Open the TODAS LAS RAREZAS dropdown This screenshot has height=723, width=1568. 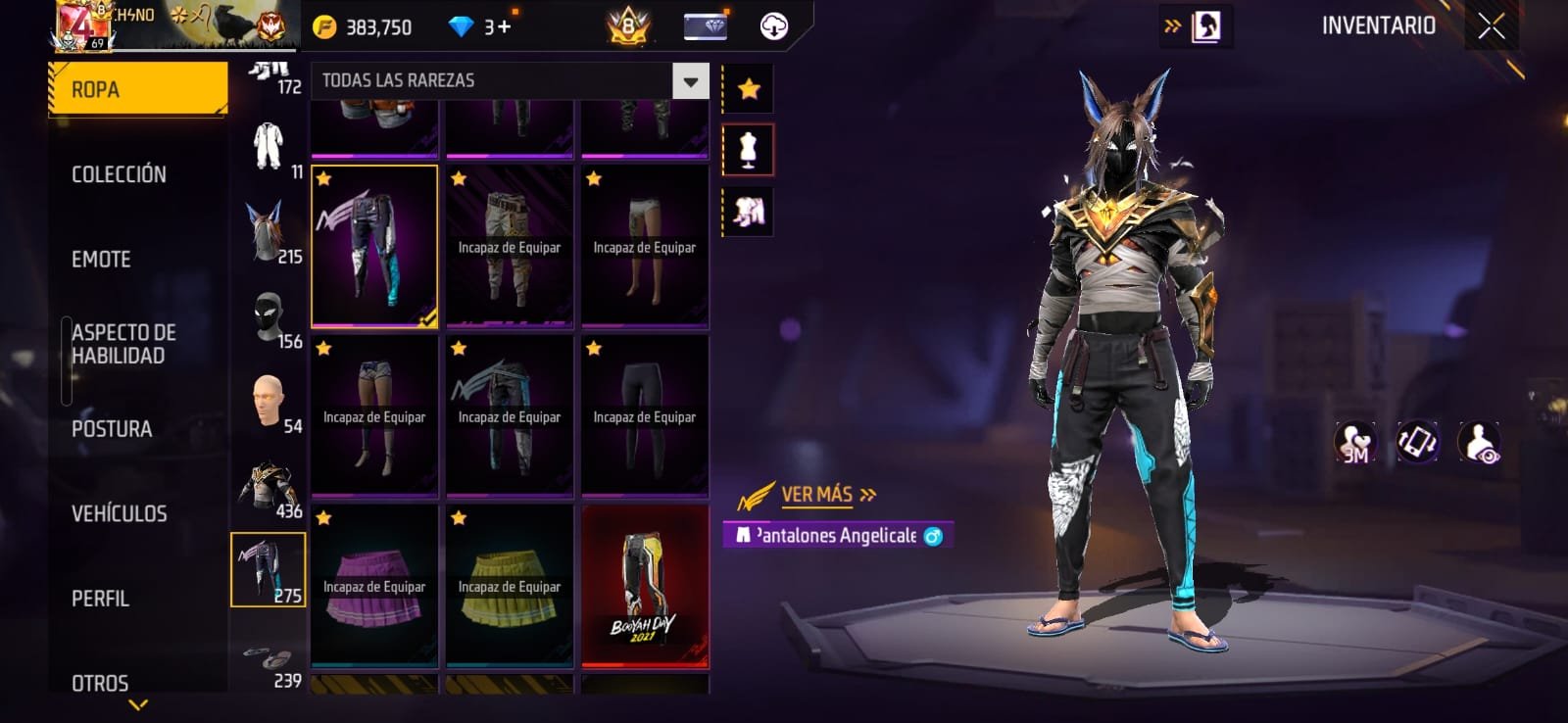click(690, 81)
